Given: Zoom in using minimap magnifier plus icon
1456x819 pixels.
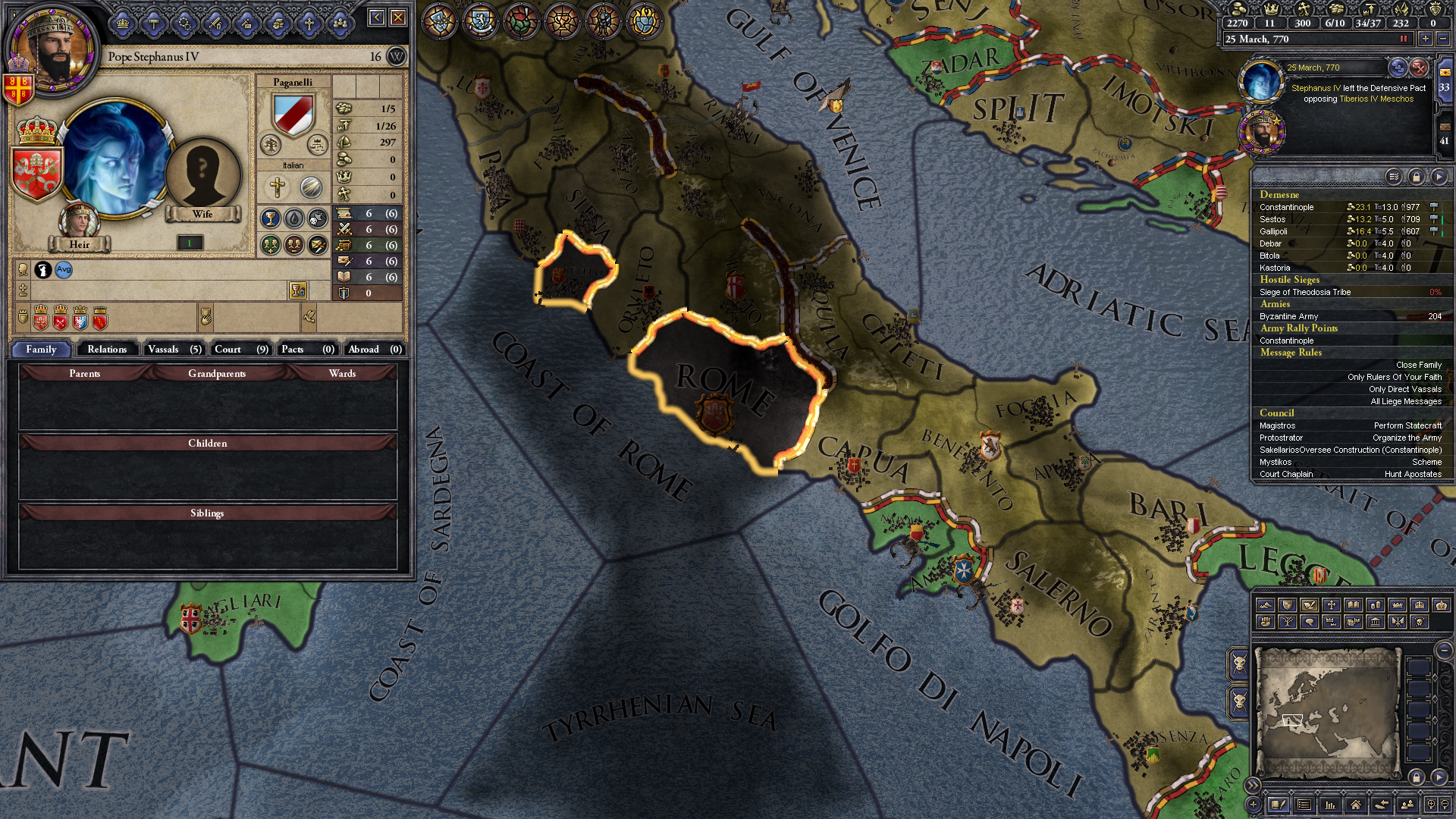Looking at the screenshot, I should click(x=1431, y=804).
